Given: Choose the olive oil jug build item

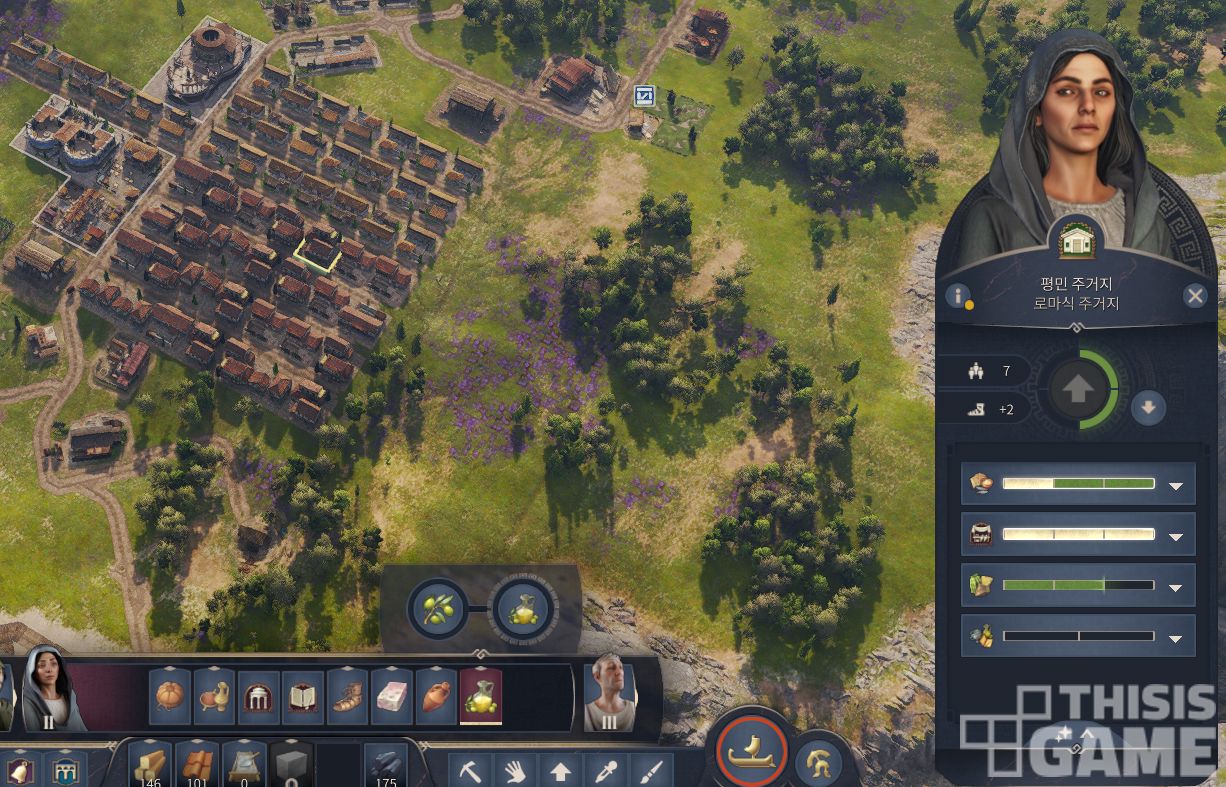Looking at the screenshot, I should 481,697.
